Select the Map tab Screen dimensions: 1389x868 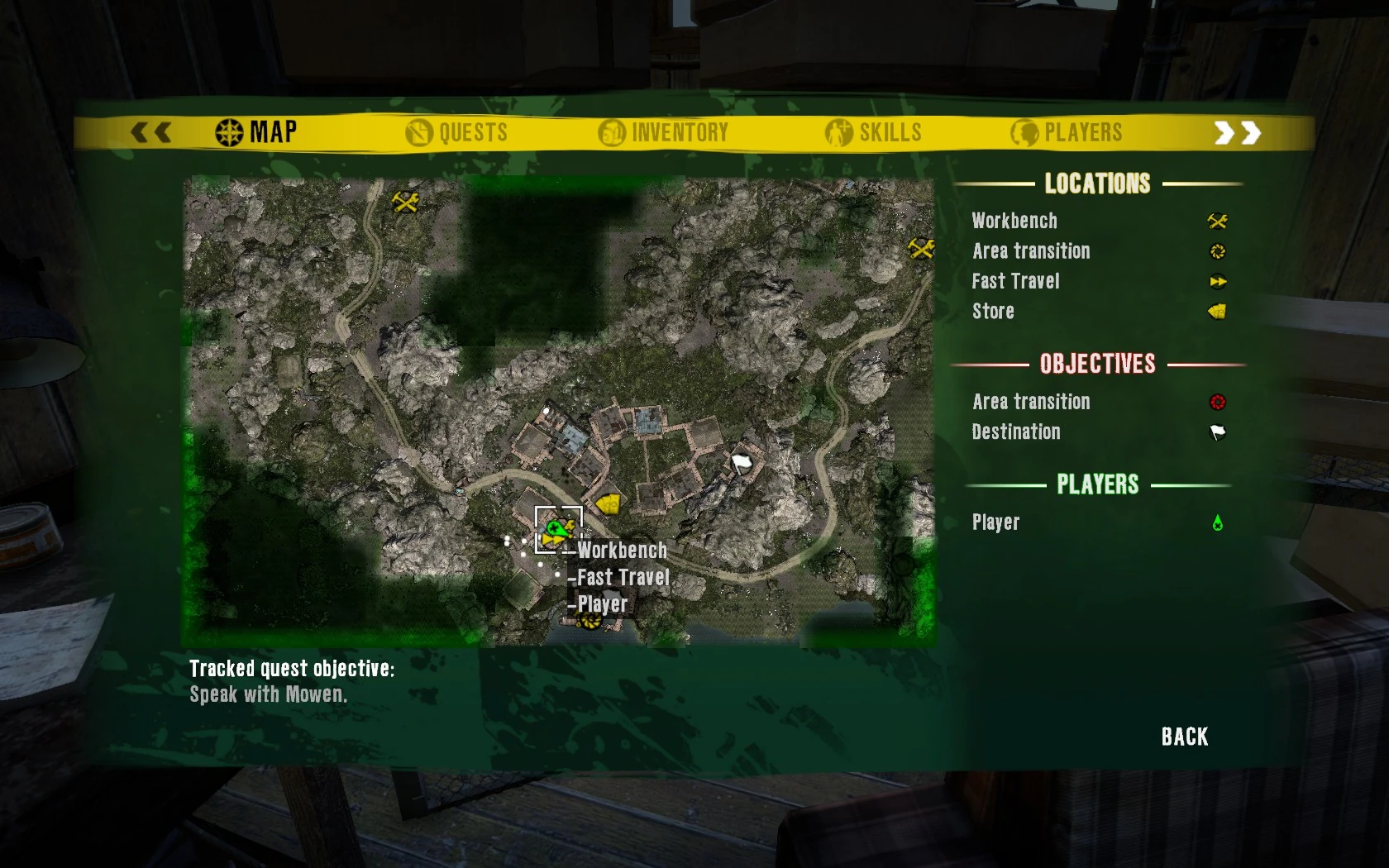(x=256, y=132)
